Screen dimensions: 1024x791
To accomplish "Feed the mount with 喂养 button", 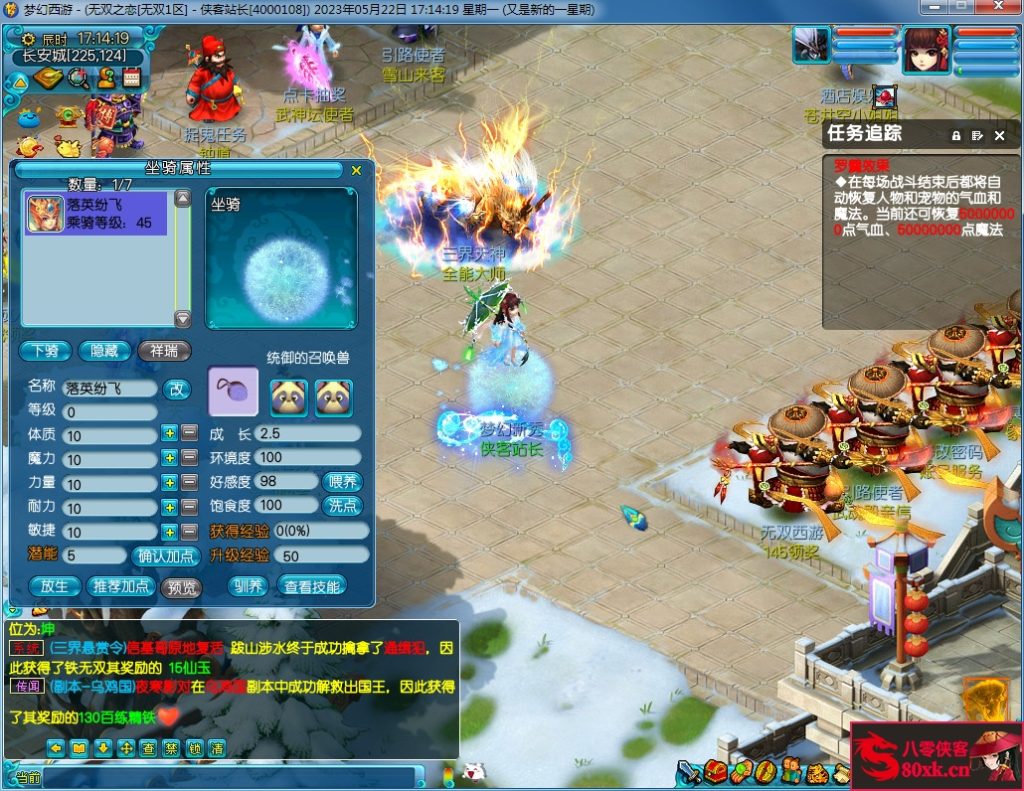I will pyautogui.click(x=342, y=482).
